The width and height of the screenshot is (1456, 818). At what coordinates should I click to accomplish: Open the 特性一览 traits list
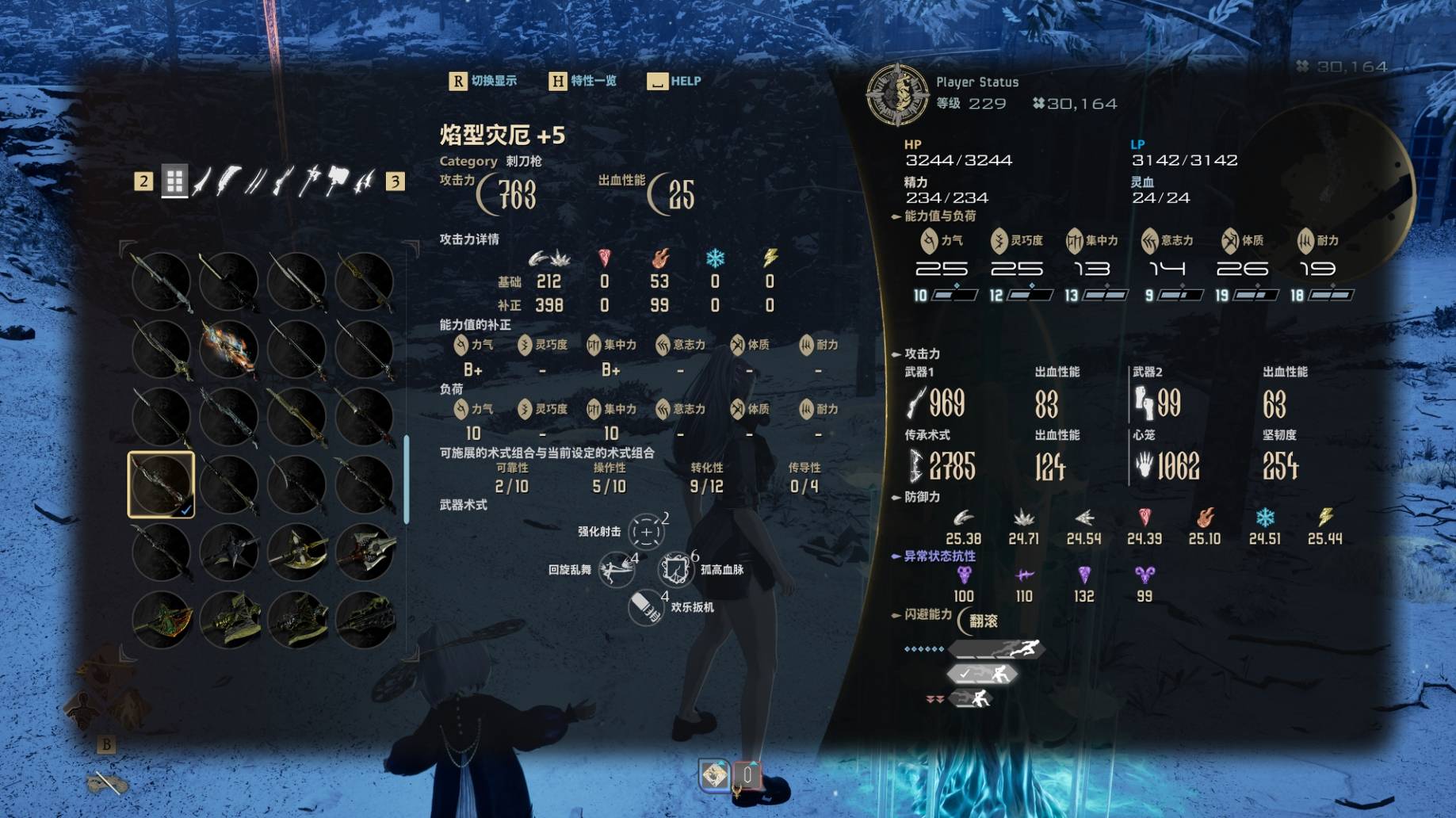[x=583, y=81]
